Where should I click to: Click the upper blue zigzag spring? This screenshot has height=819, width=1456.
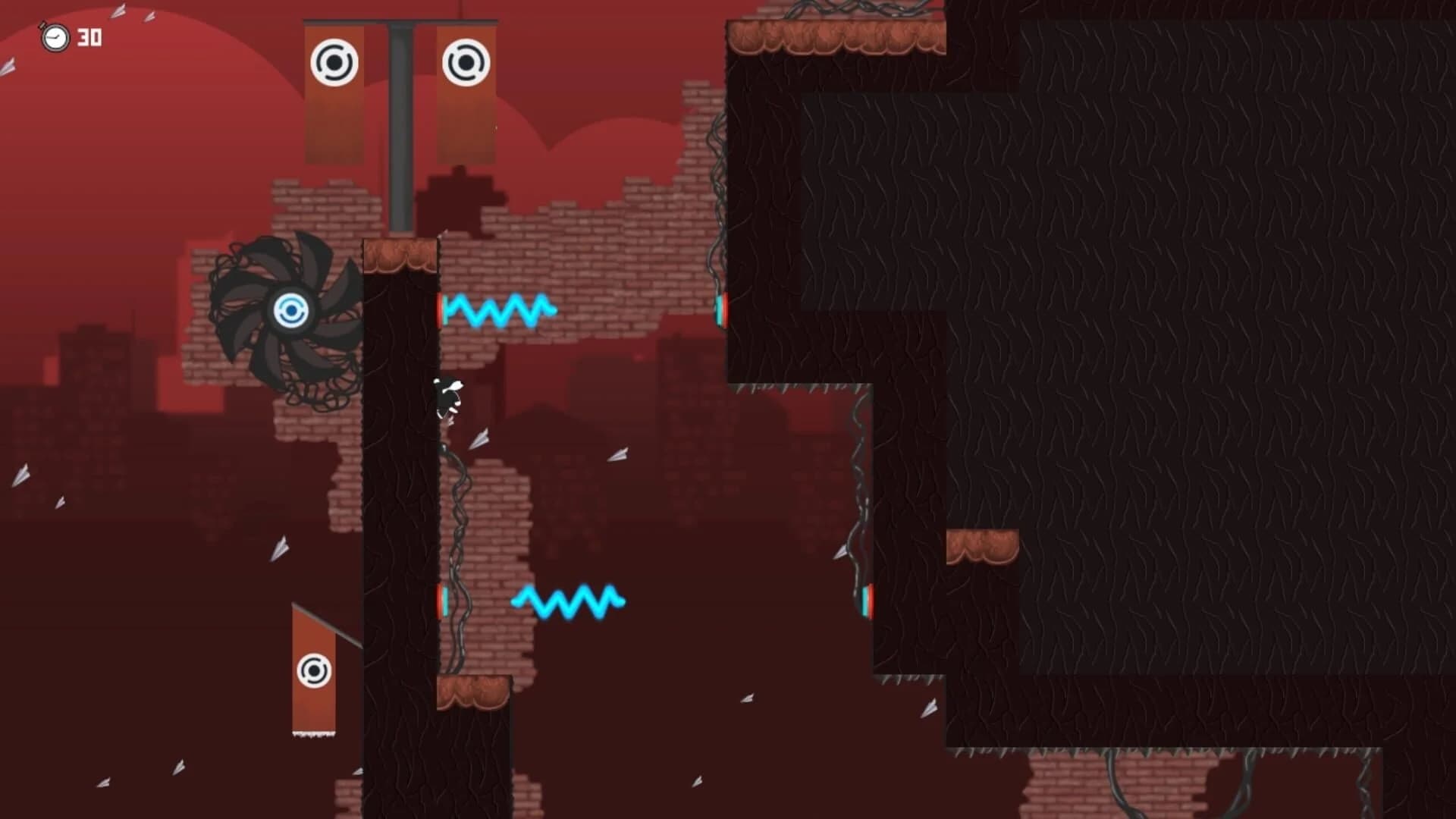click(x=500, y=309)
